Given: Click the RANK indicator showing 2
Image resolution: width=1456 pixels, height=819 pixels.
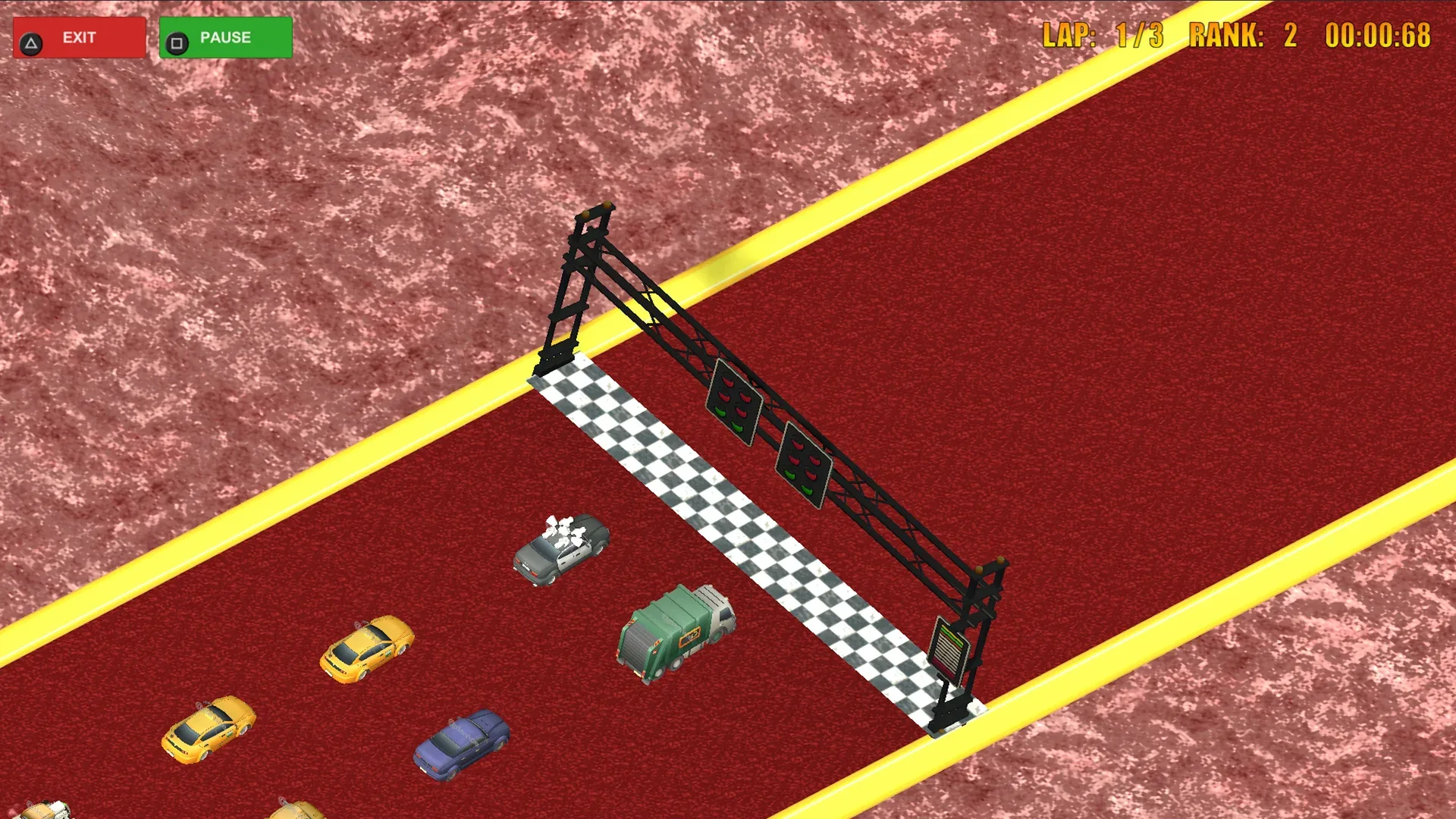Looking at the screenshot, I should [x=1244, y=34].
